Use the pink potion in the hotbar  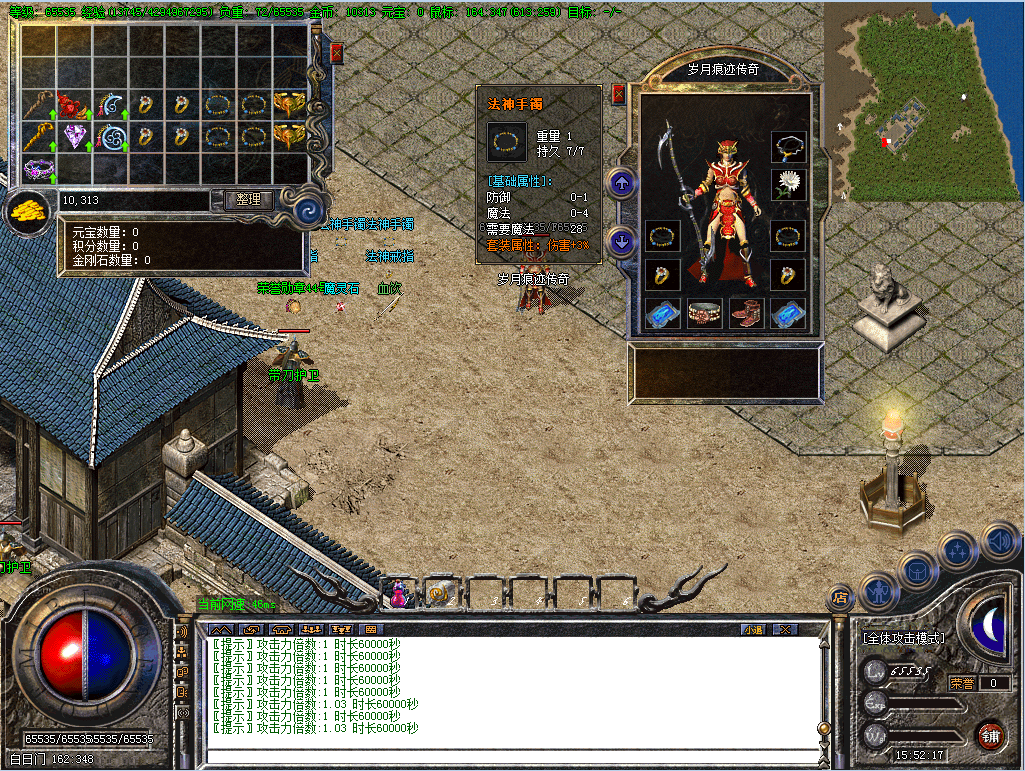(x=399, y=593)
